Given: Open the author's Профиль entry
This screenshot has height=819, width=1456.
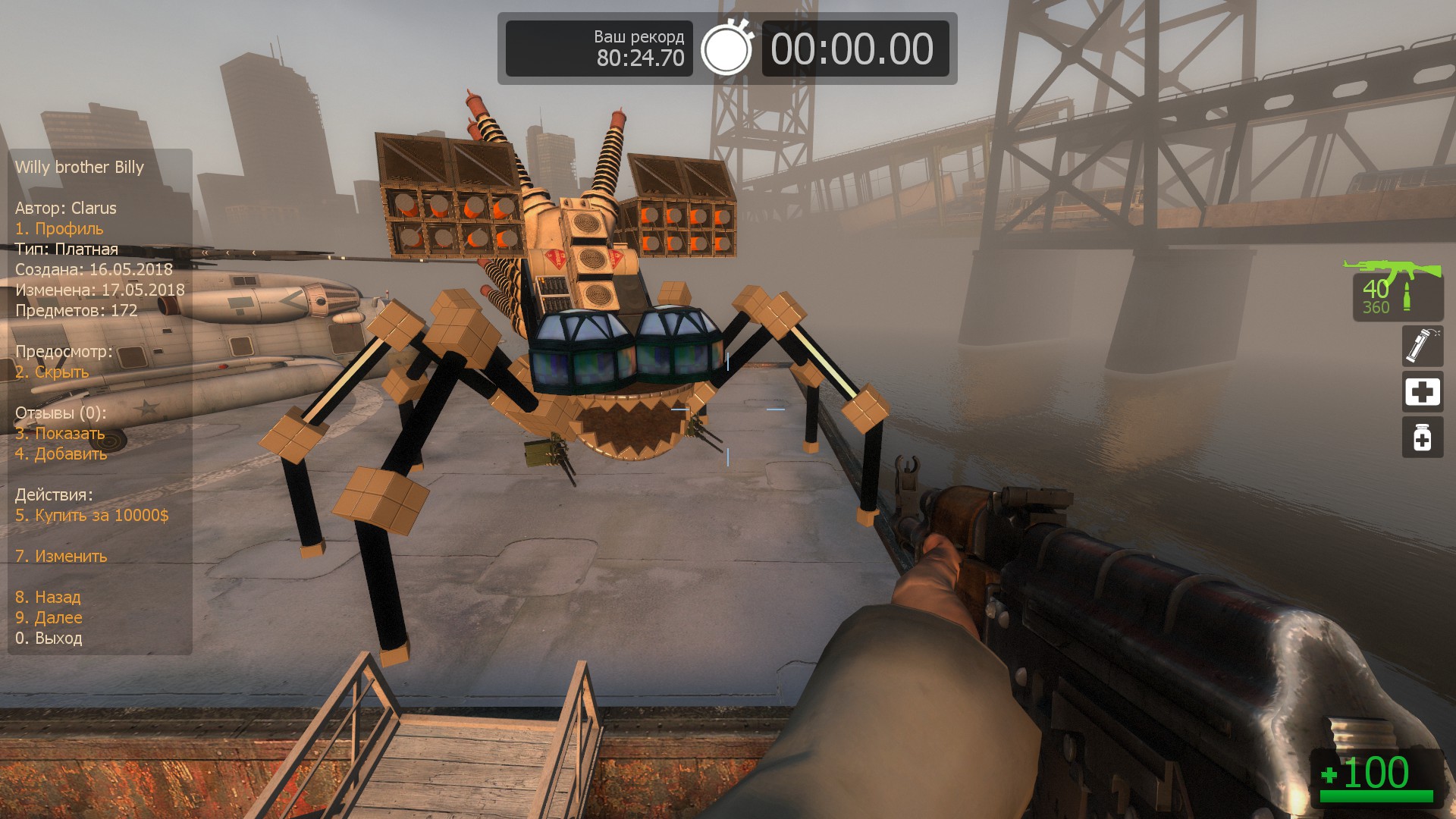Looking at the screenshot, I should (59, 228).
